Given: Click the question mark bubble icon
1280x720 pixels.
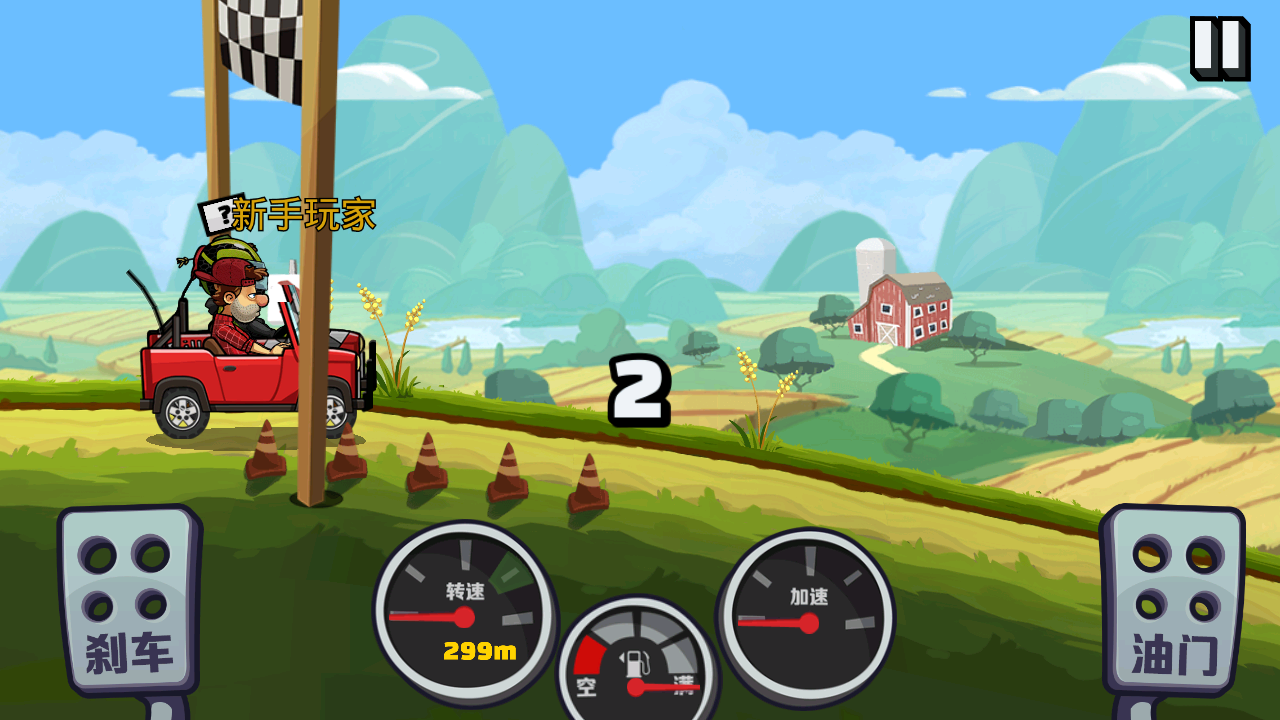Looking at the screenshot, I should [x=219, y=213].
